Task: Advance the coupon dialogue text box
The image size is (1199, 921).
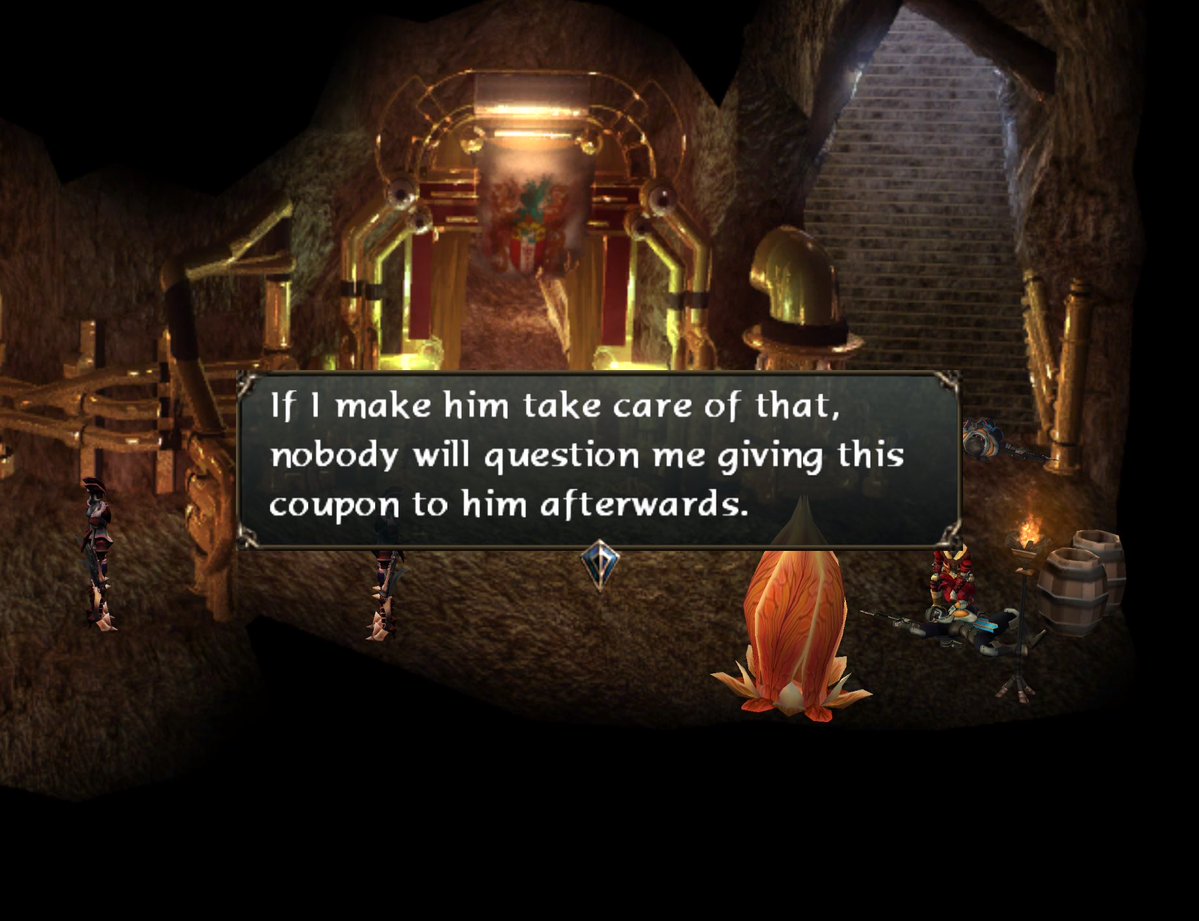Action: tap(598, 459)
